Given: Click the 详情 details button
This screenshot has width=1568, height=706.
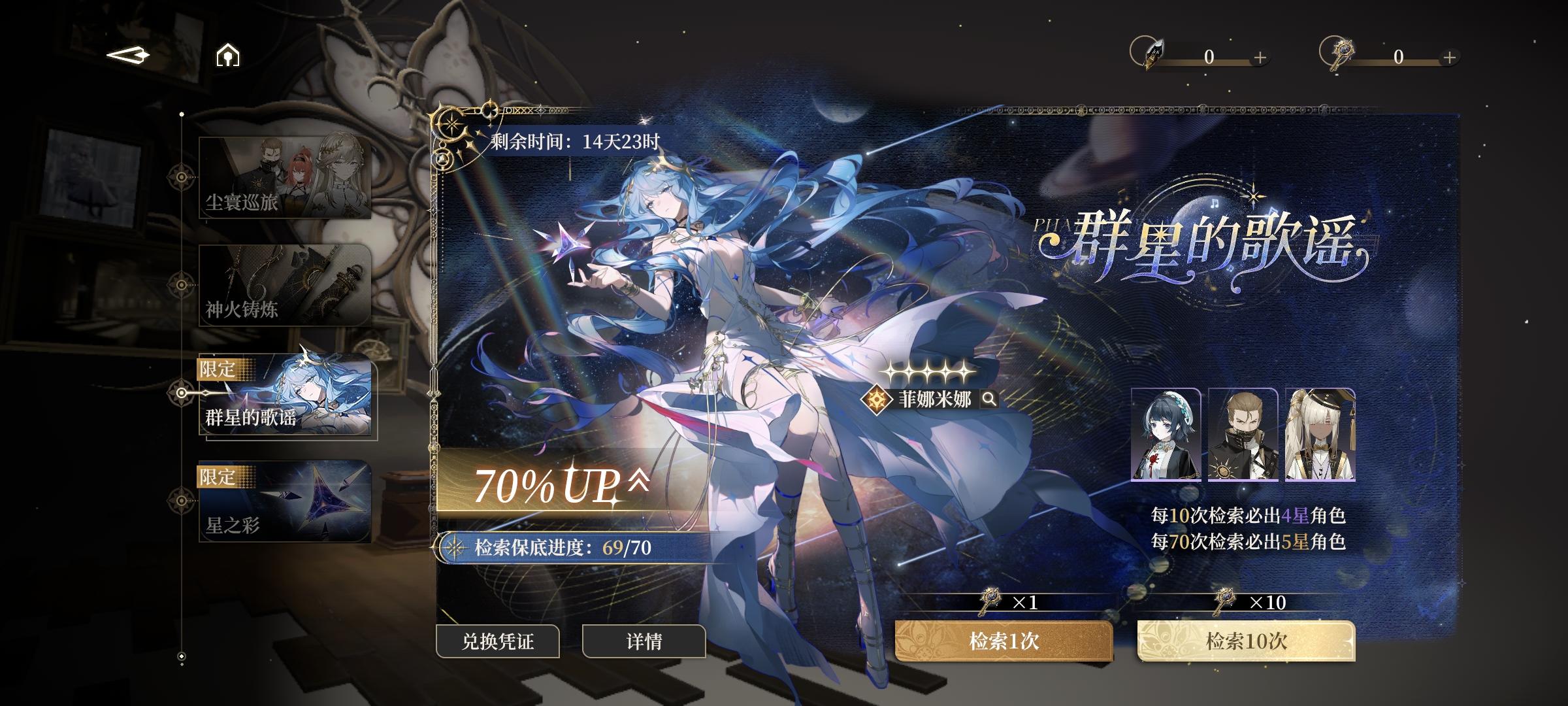Looking at the screenshot, I should point(643,643).
